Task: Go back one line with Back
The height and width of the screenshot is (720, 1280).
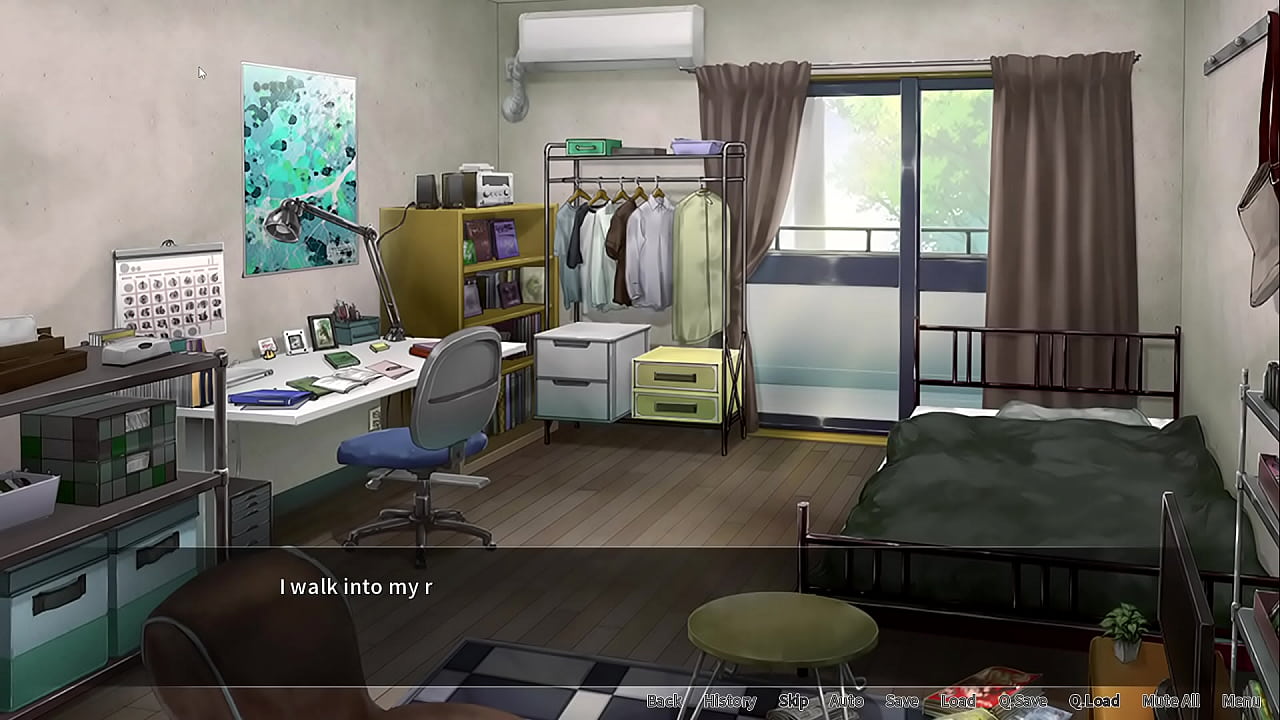Action: [x=664, y=701]
